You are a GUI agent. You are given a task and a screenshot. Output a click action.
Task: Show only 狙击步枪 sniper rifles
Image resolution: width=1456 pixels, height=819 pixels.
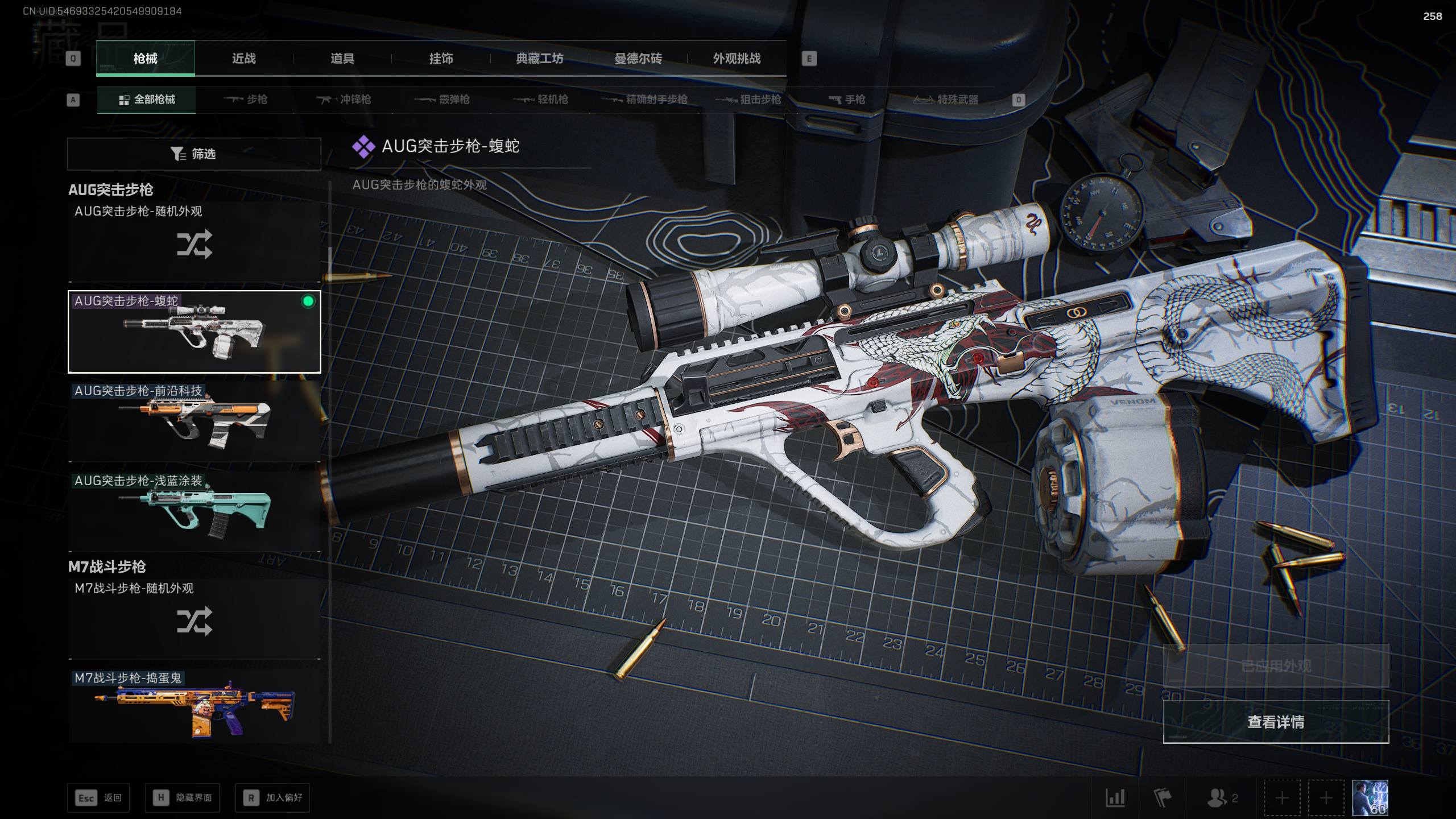point(748,100)
